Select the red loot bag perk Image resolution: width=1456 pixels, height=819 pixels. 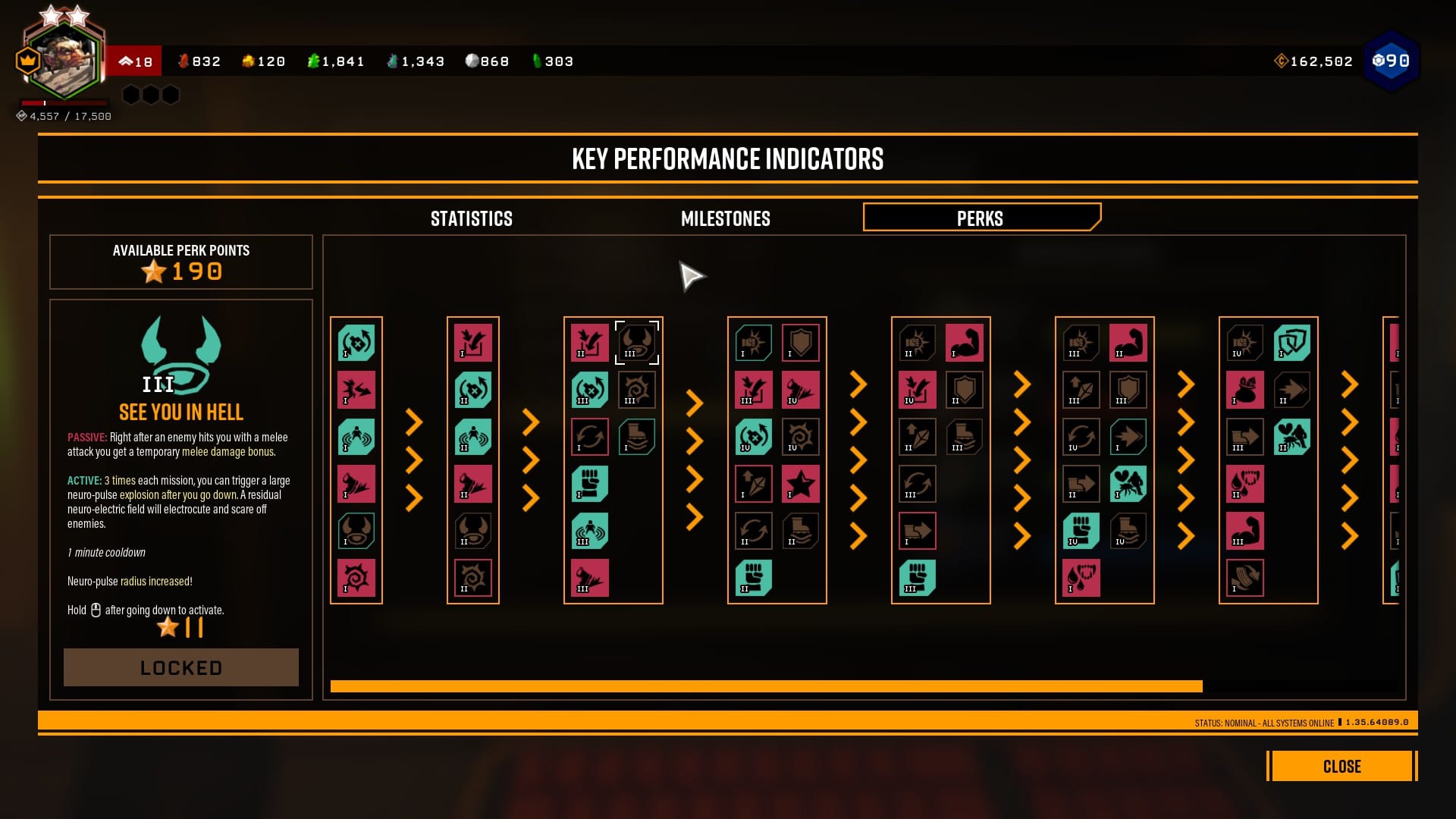tap(1245, 390)
